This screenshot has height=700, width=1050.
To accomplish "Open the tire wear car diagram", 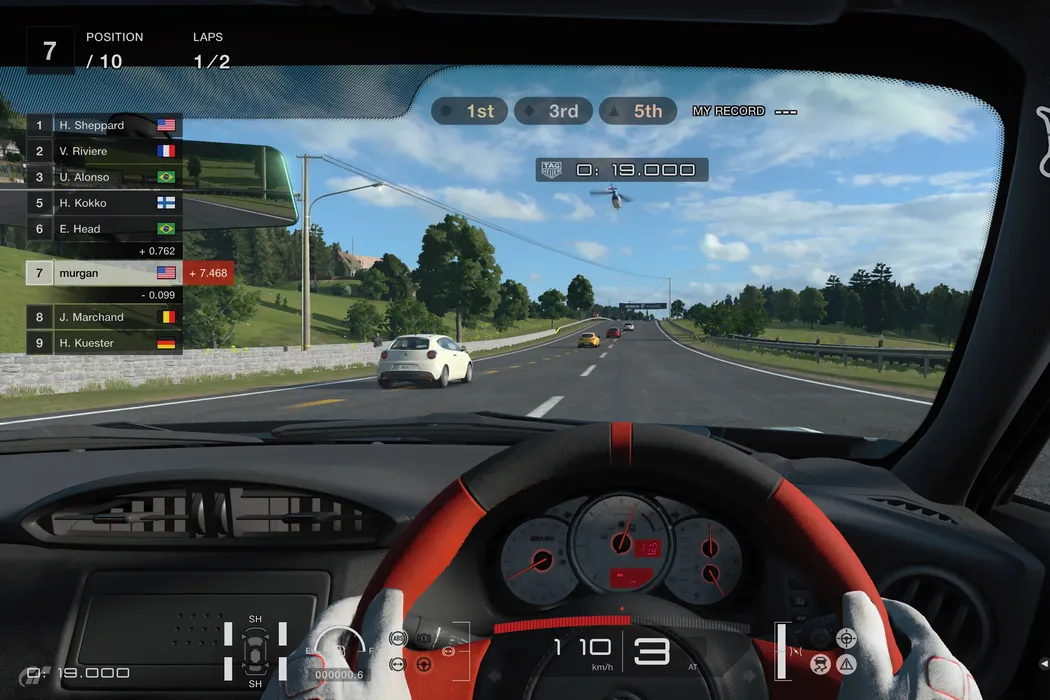I will [255, 655].
